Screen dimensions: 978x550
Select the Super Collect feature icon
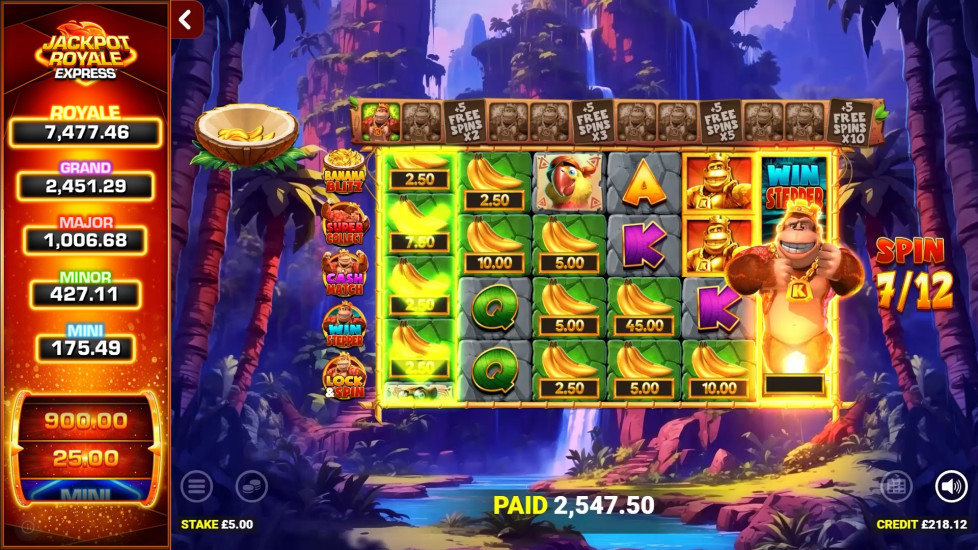(344, 222)
